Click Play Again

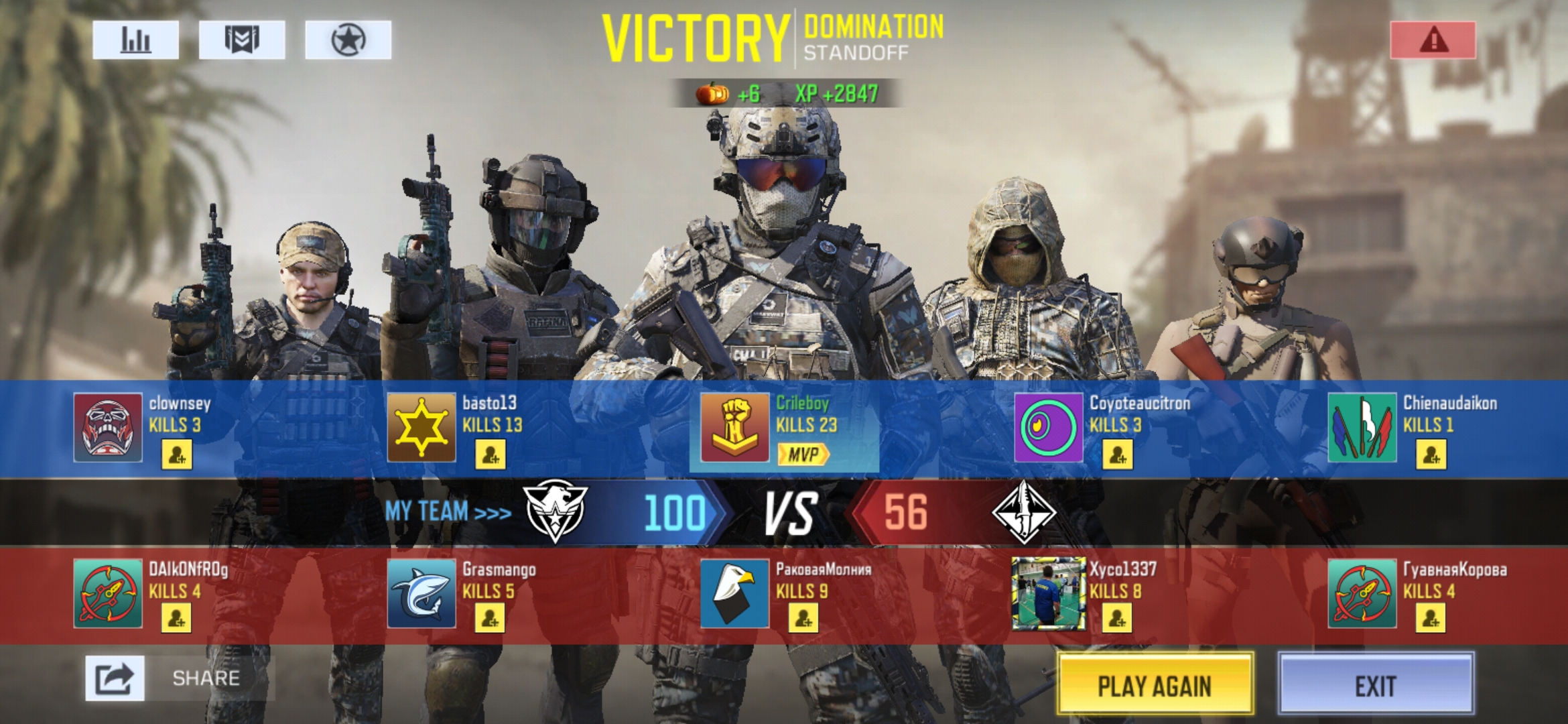1155,685
